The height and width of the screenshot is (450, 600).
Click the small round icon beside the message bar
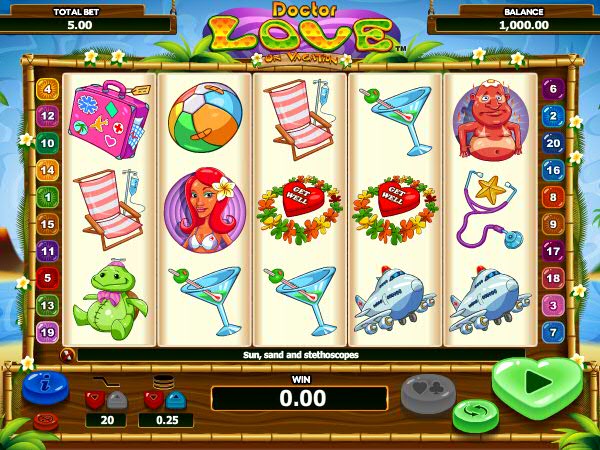[68, 354]
